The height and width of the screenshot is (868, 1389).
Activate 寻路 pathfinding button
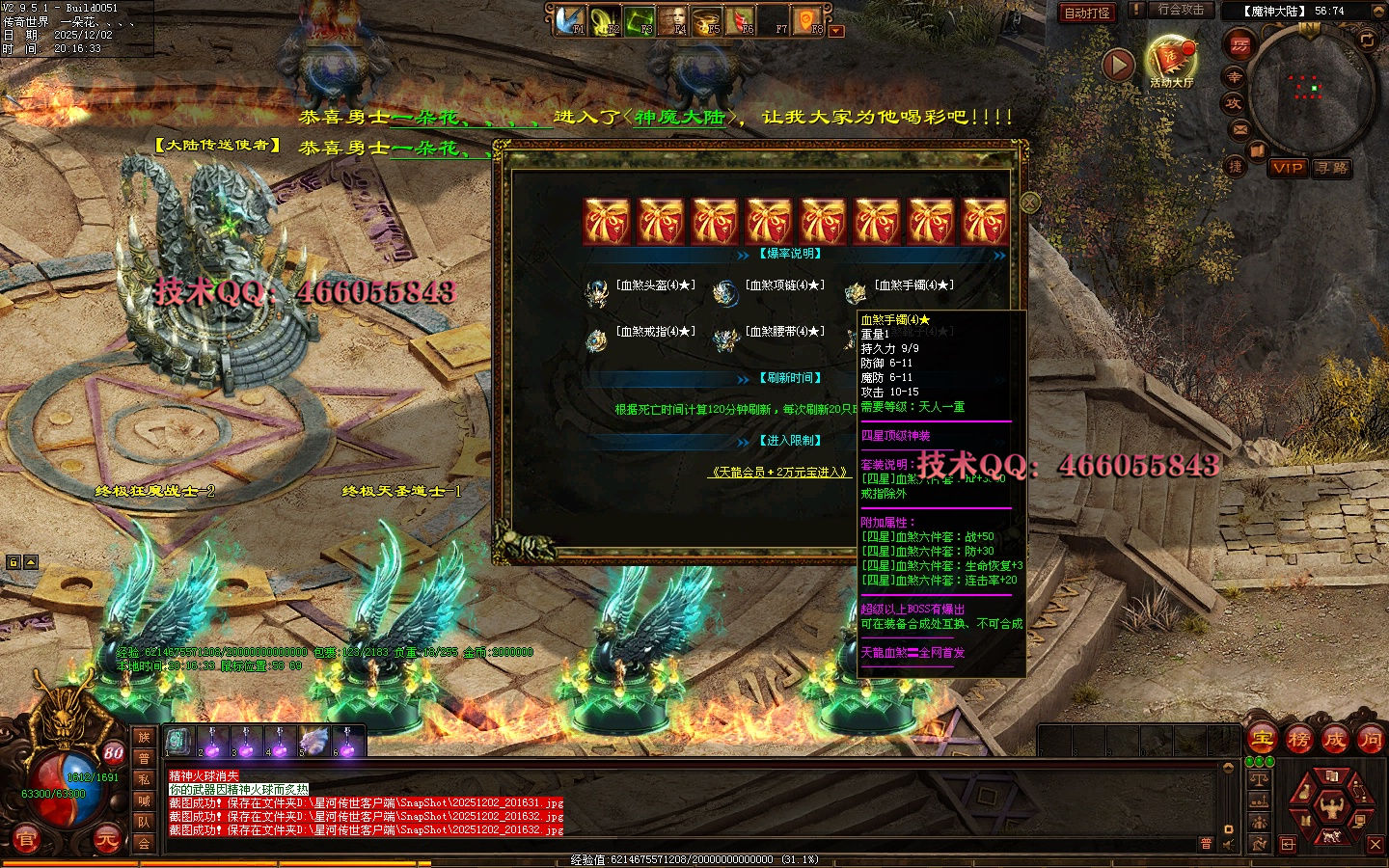(x=1332, y=168)
